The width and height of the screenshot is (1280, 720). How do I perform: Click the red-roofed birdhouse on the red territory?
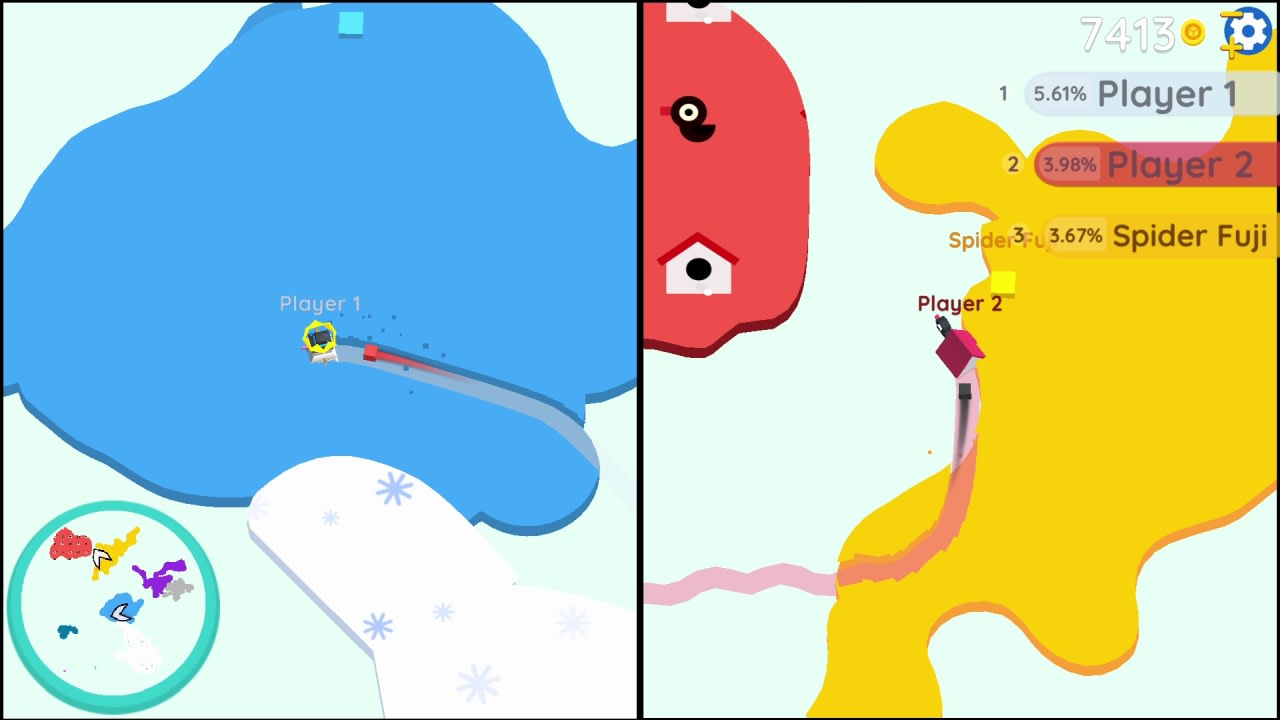point(700,265)
